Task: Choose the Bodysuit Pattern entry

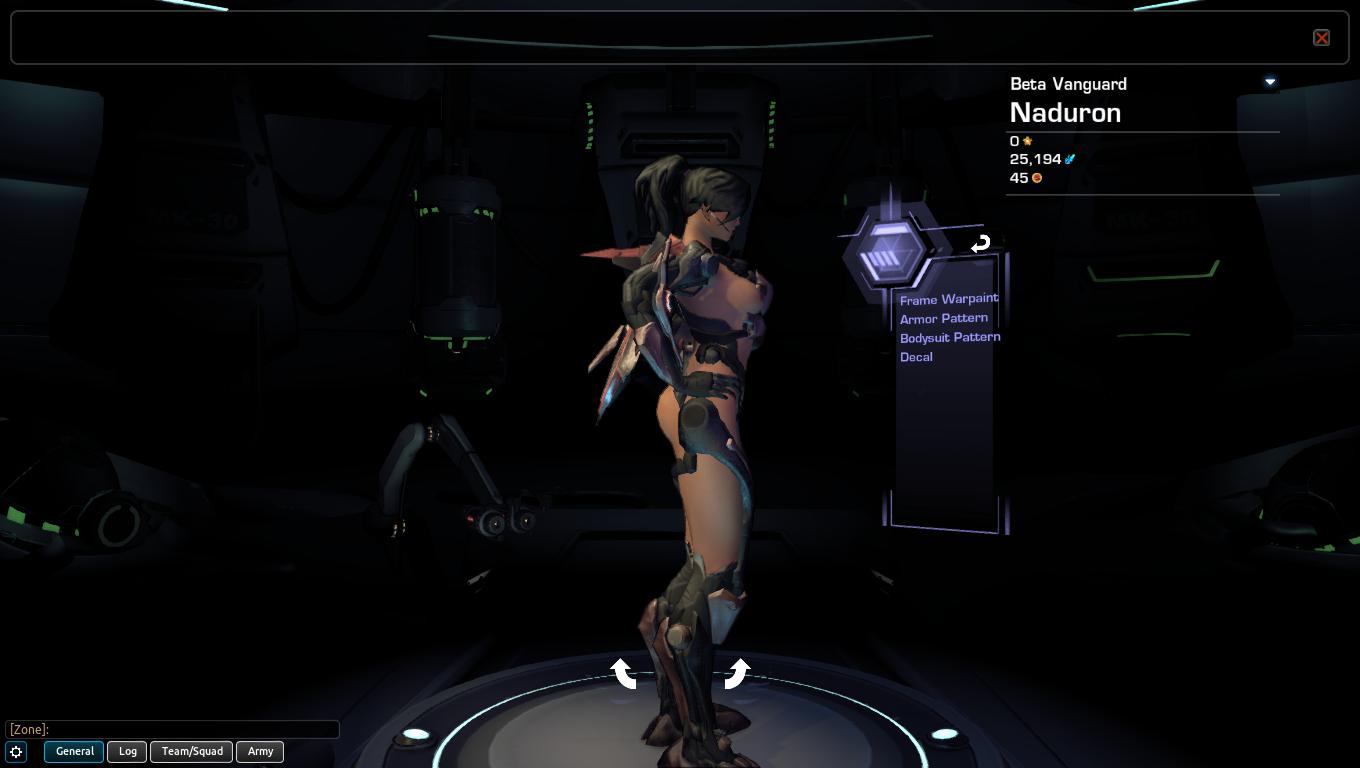Action: (949, 337)
